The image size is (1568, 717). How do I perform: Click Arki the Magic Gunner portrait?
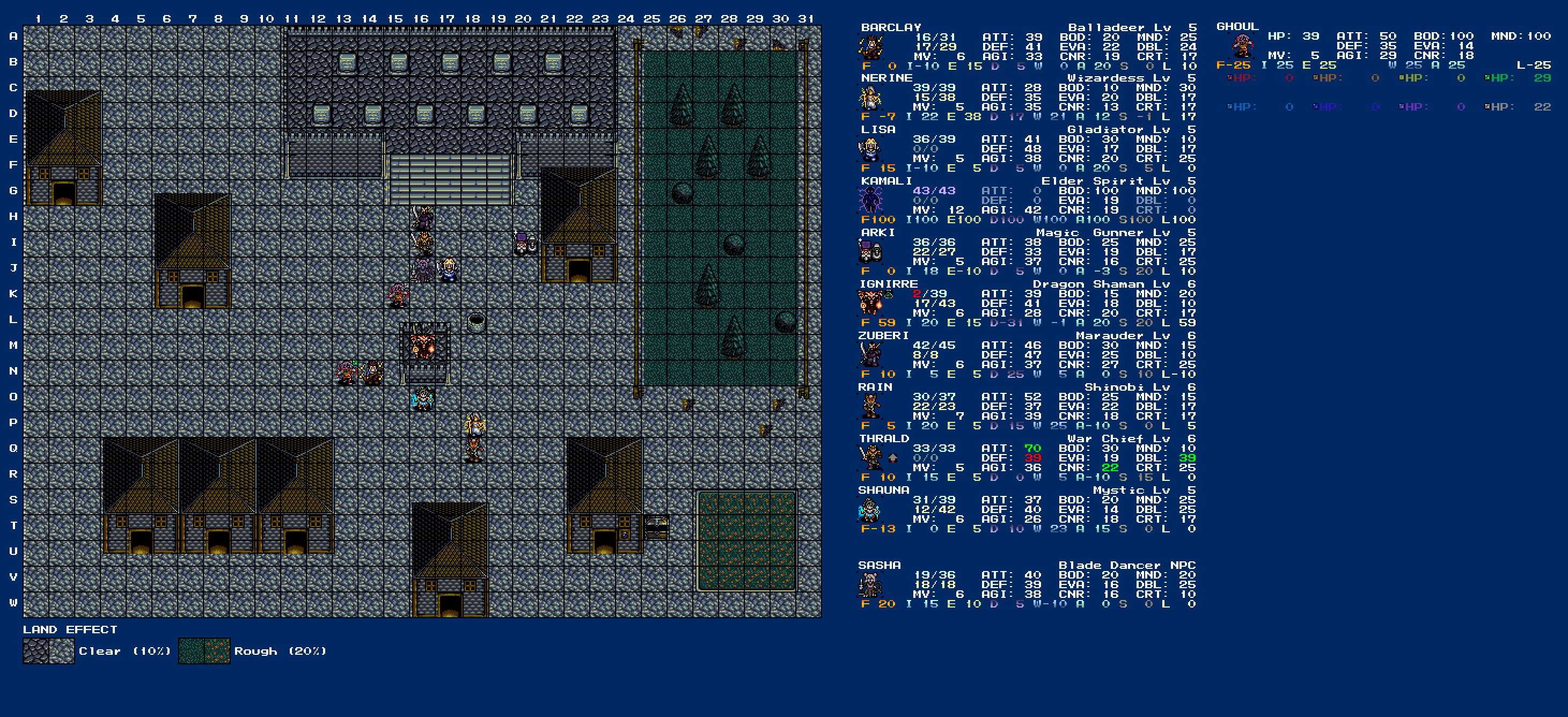point(870,252)
